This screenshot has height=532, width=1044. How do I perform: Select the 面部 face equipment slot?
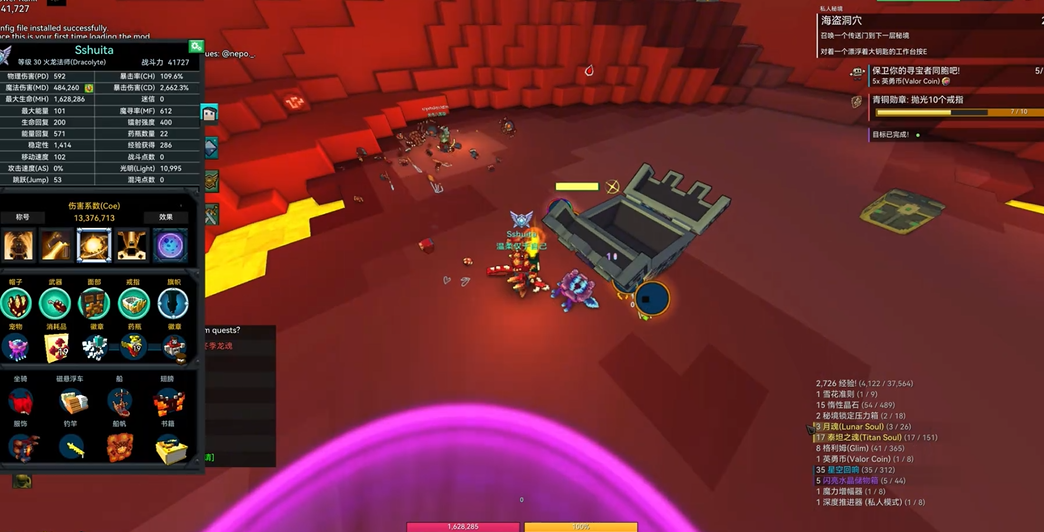point(95,304)
